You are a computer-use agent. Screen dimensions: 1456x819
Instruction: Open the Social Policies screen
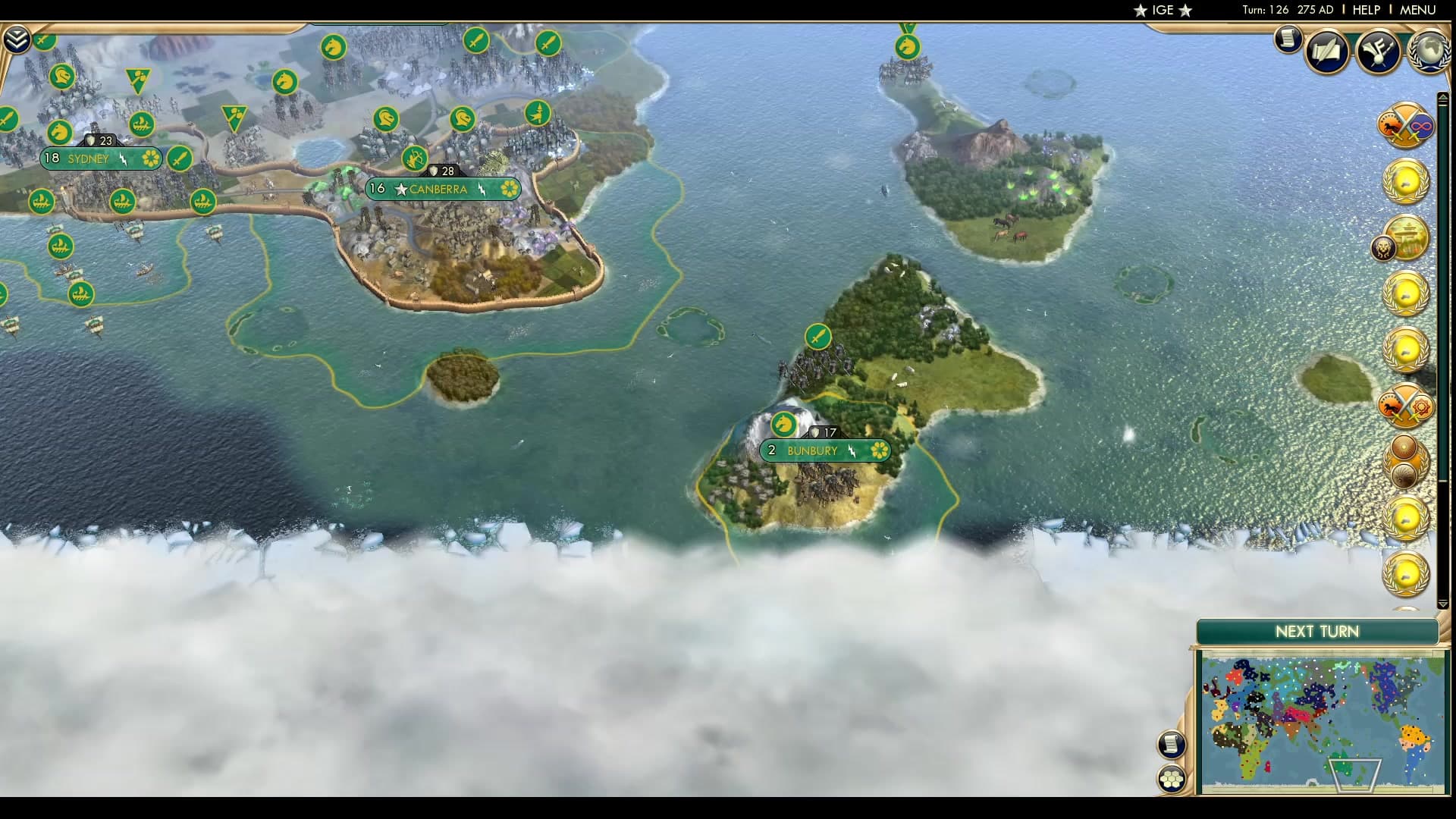coord(1327,52)
